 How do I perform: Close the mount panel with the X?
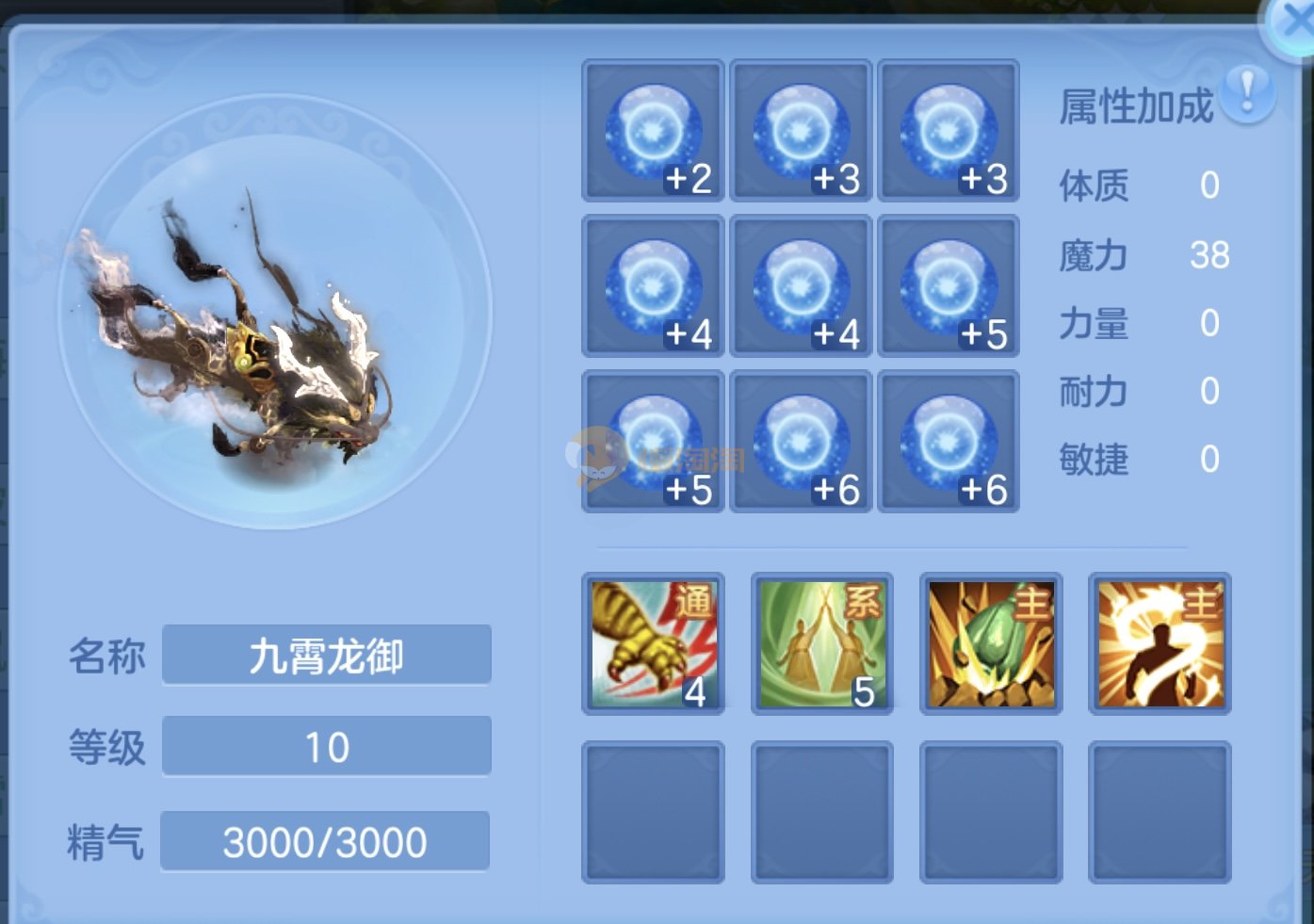pyautogui.click(x=1294, y=24)
